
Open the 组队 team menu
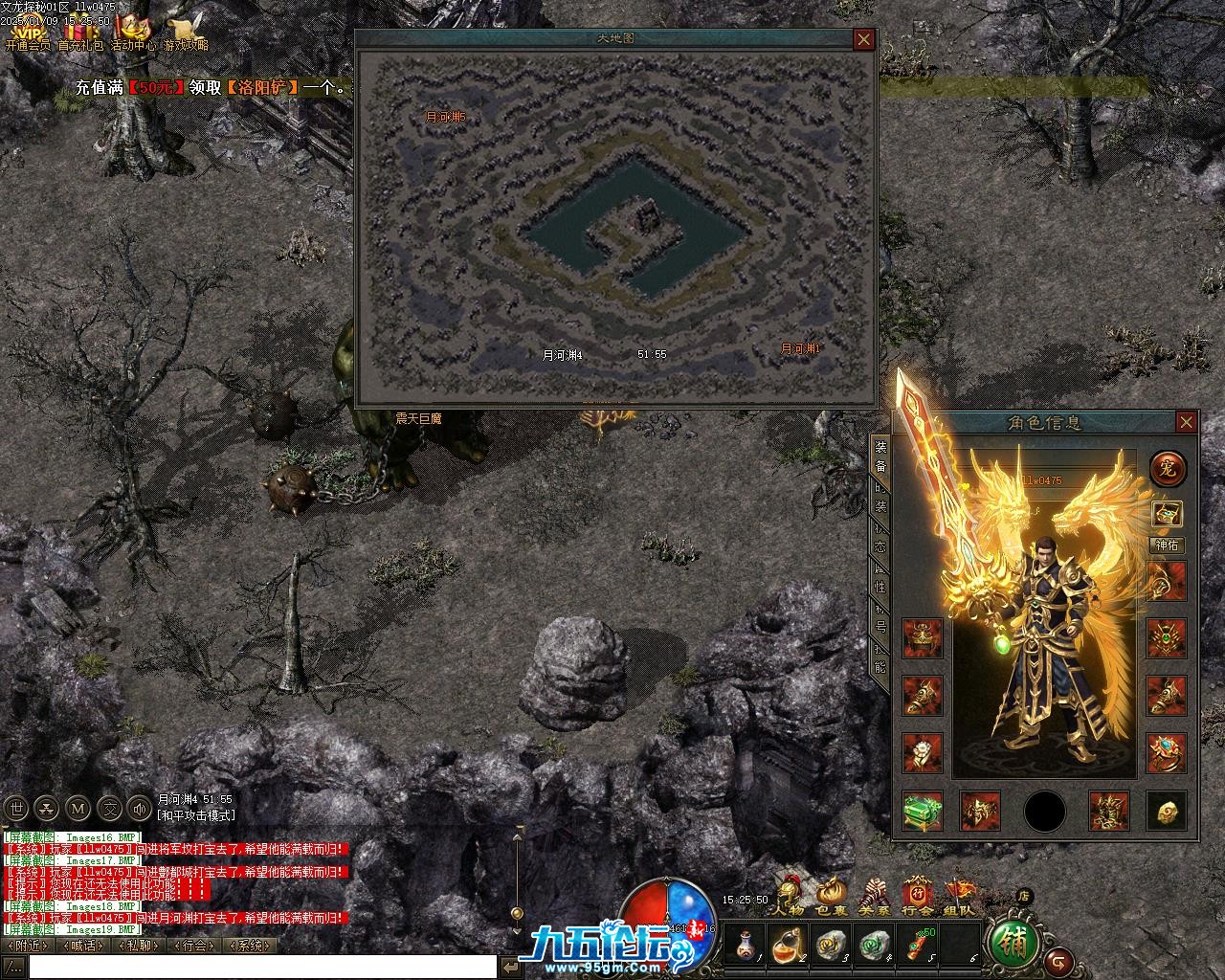point(960,897)
